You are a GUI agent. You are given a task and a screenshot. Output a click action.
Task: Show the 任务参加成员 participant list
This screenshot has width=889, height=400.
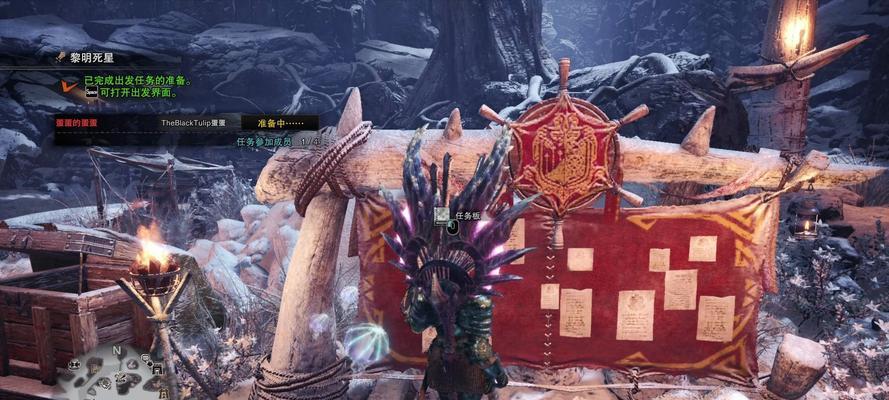click(270, 142)
